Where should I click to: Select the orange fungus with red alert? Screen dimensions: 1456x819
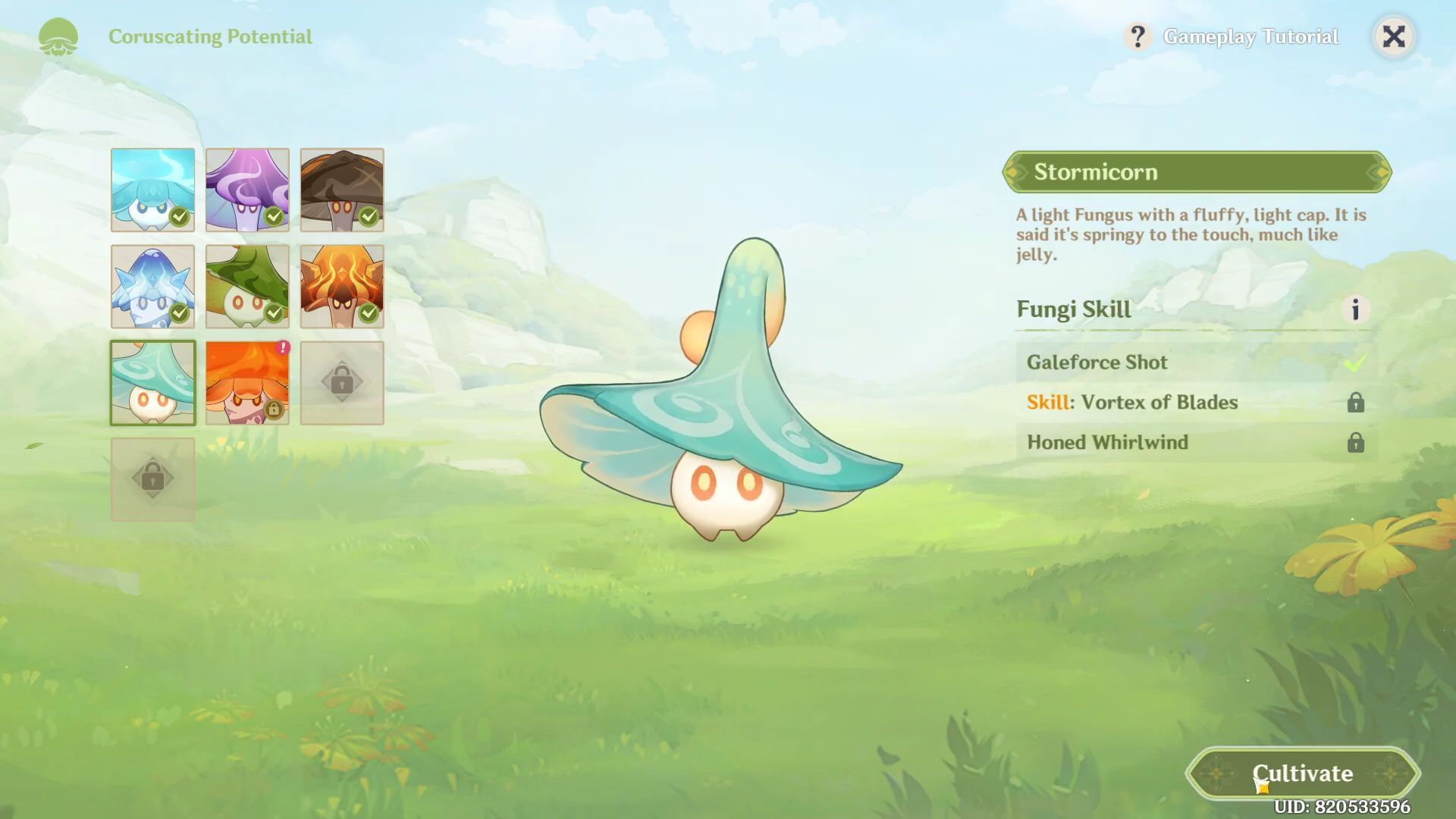coord(247,382)
